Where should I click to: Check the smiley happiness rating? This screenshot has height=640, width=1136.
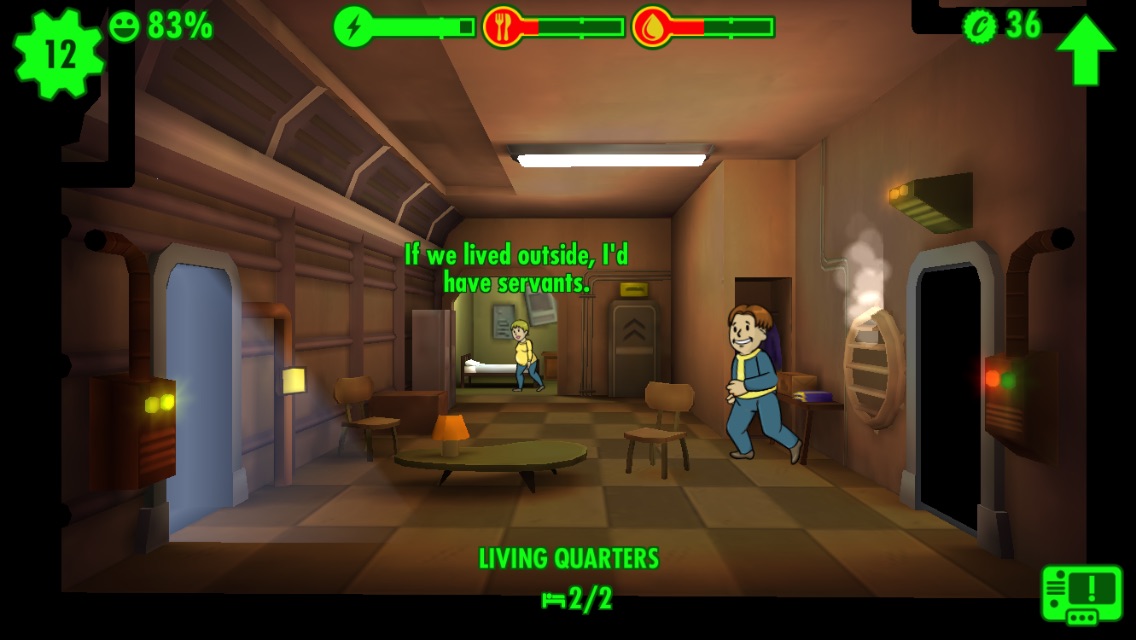coord(161,26)
